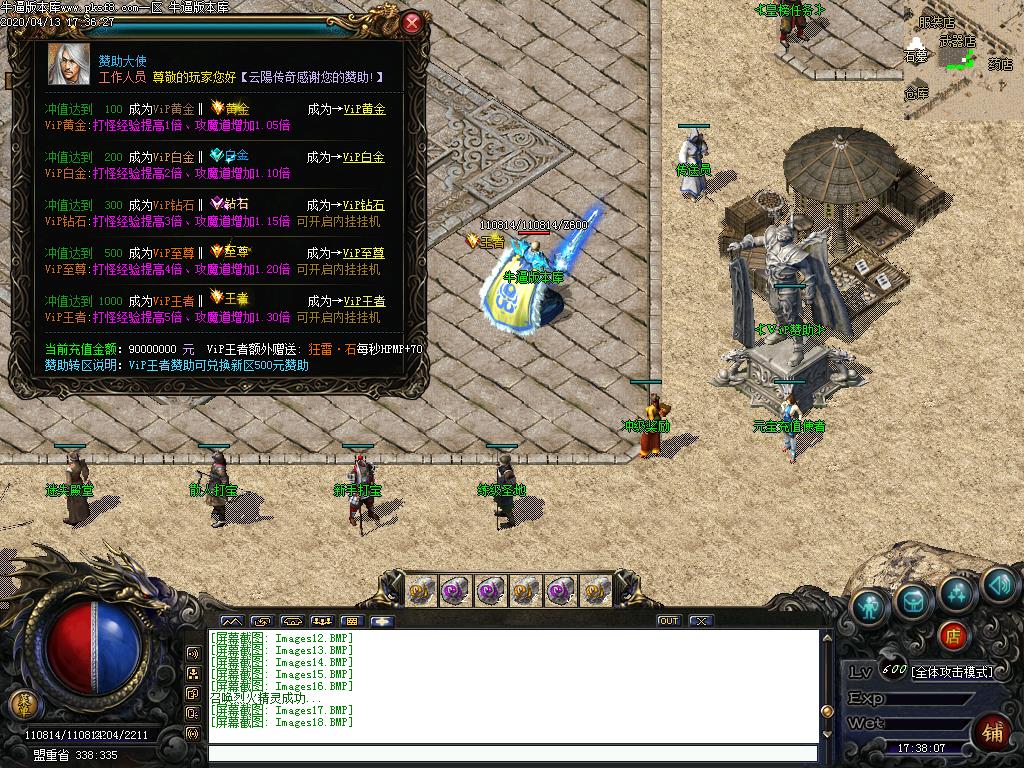
Task: Open the red 店 shop button
Action: coord(953,635)
